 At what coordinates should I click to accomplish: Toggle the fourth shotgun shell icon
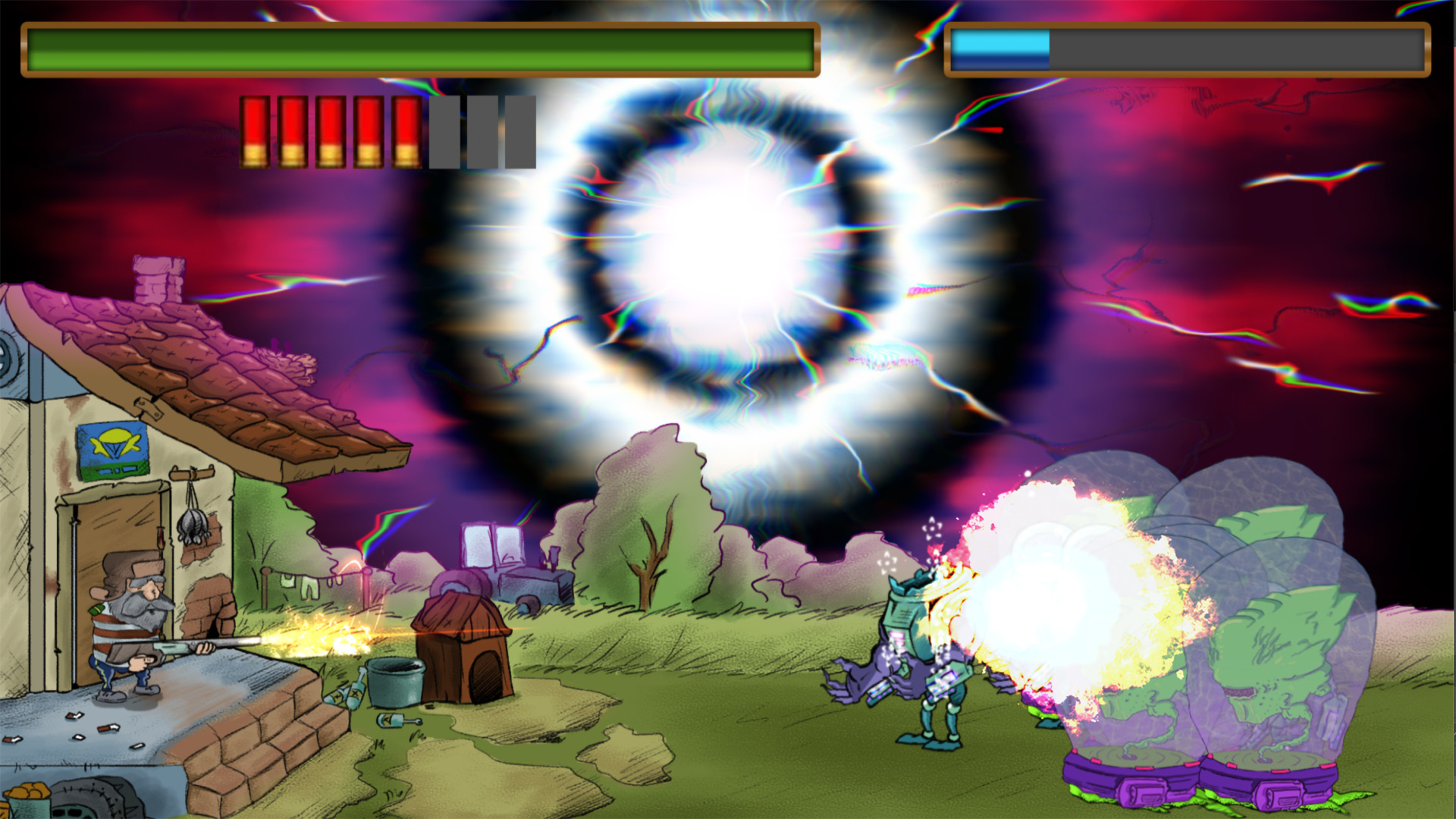click(x=371, y=133)
